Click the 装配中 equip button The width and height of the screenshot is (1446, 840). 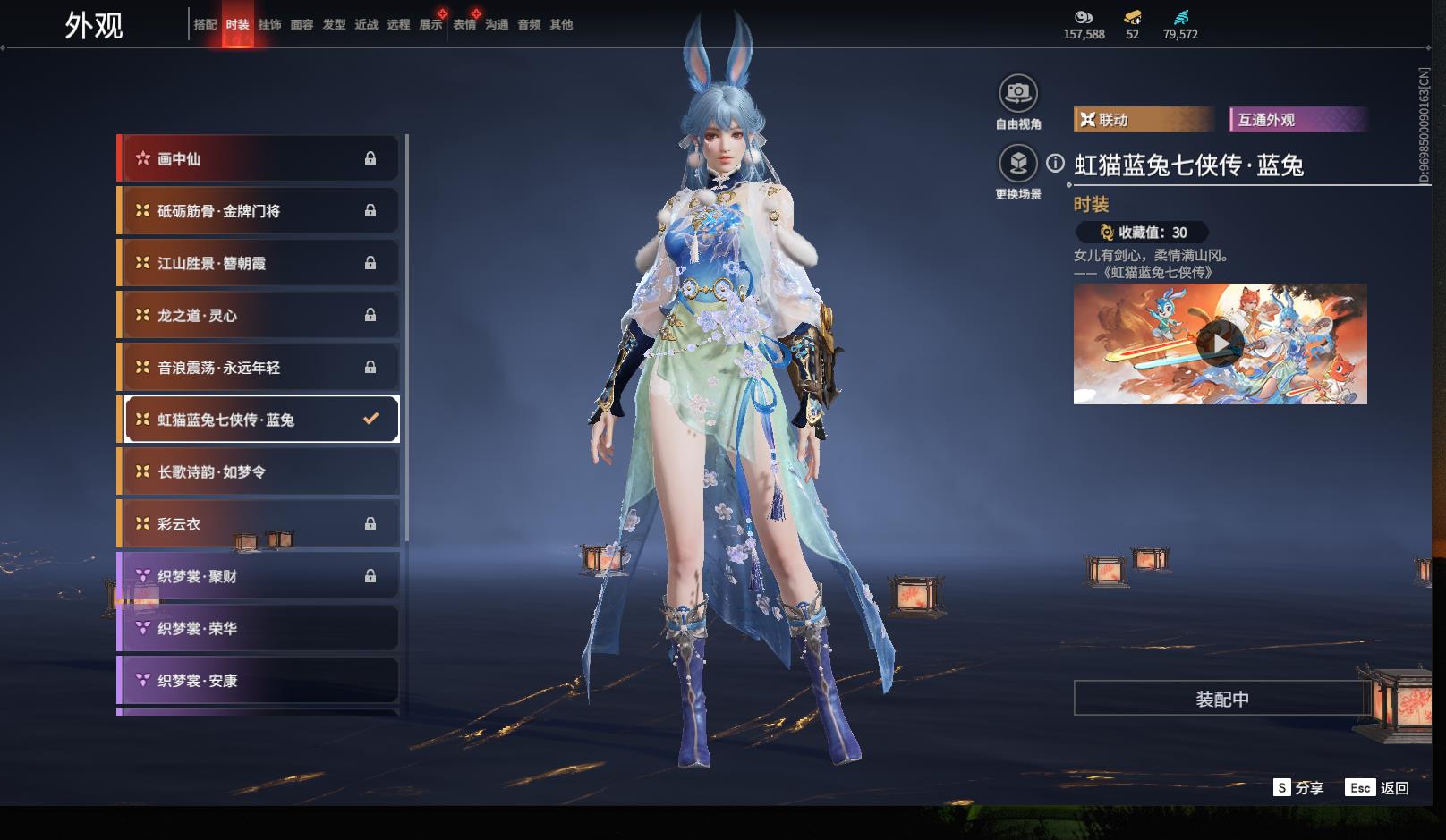pos(1221,699)
